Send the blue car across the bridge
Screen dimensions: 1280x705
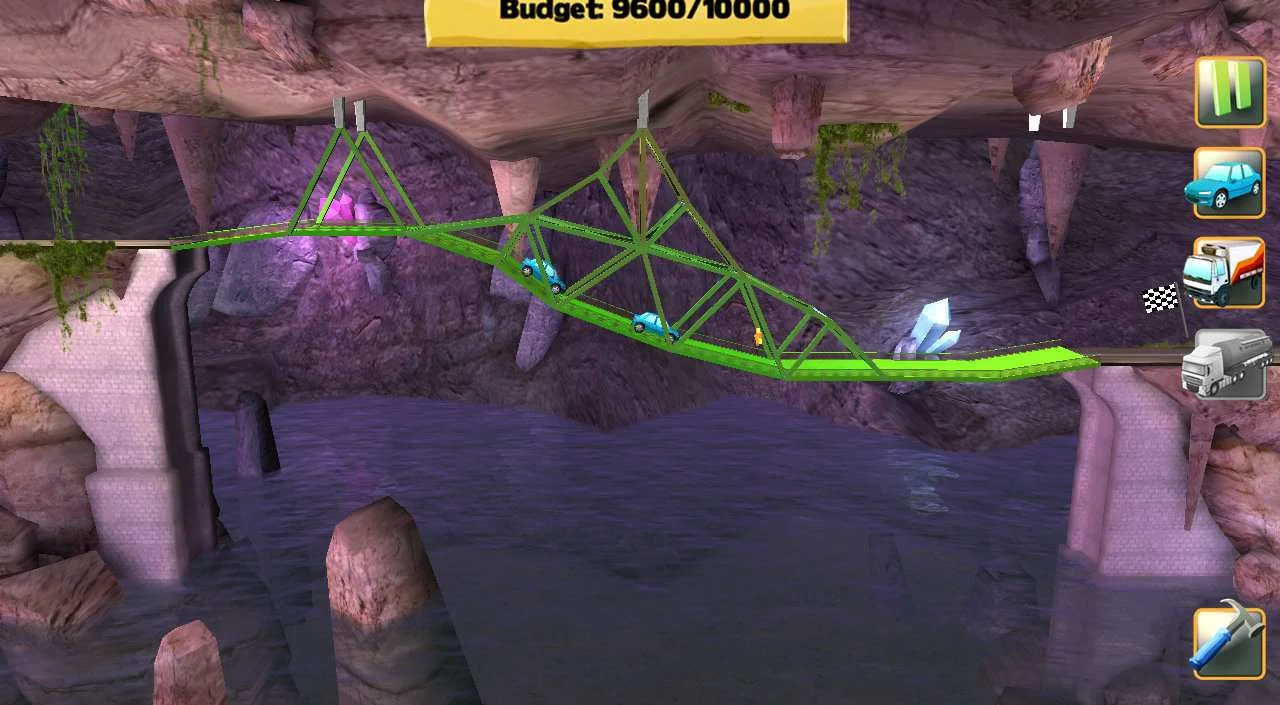pyautogui.click(x=1229, y=183)
